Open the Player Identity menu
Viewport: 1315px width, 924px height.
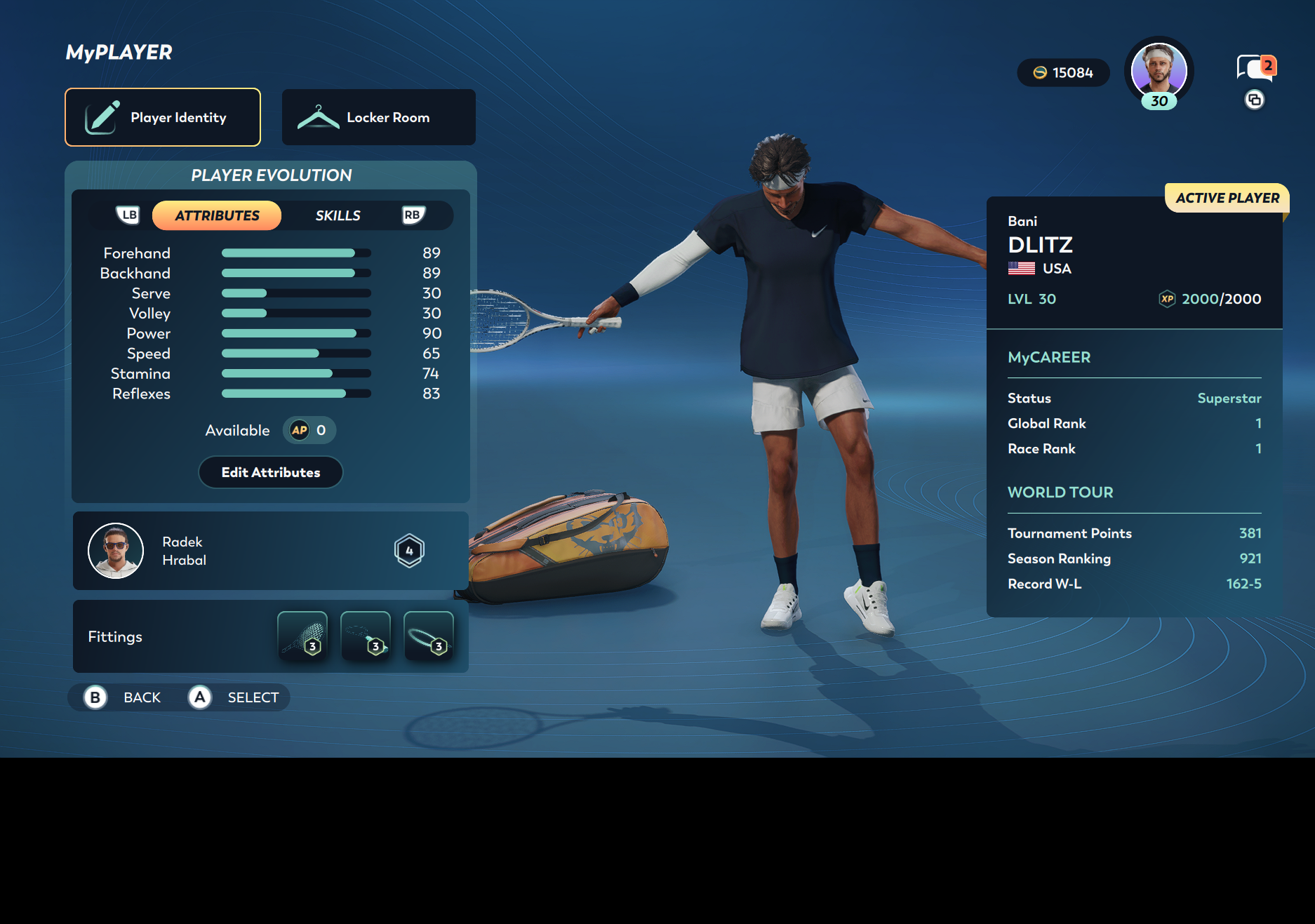[x=163, y=117]
